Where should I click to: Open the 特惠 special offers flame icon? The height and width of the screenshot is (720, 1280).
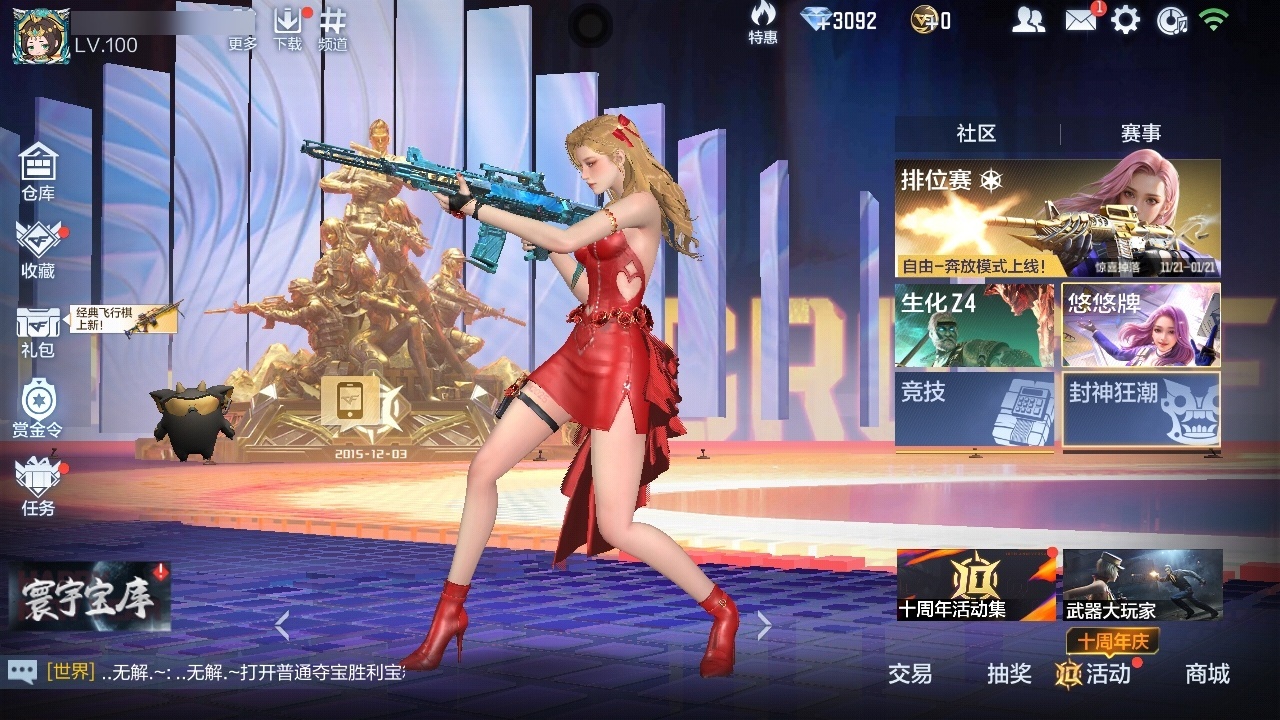[761, 22]
